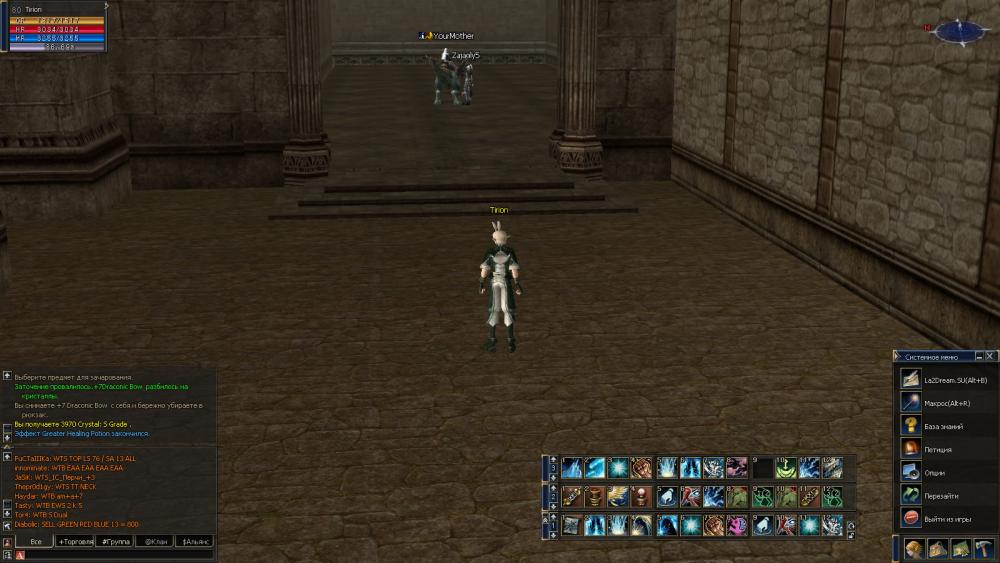Show the Все chat tab
Screen dimensions: 1000x563
point(35,541)
